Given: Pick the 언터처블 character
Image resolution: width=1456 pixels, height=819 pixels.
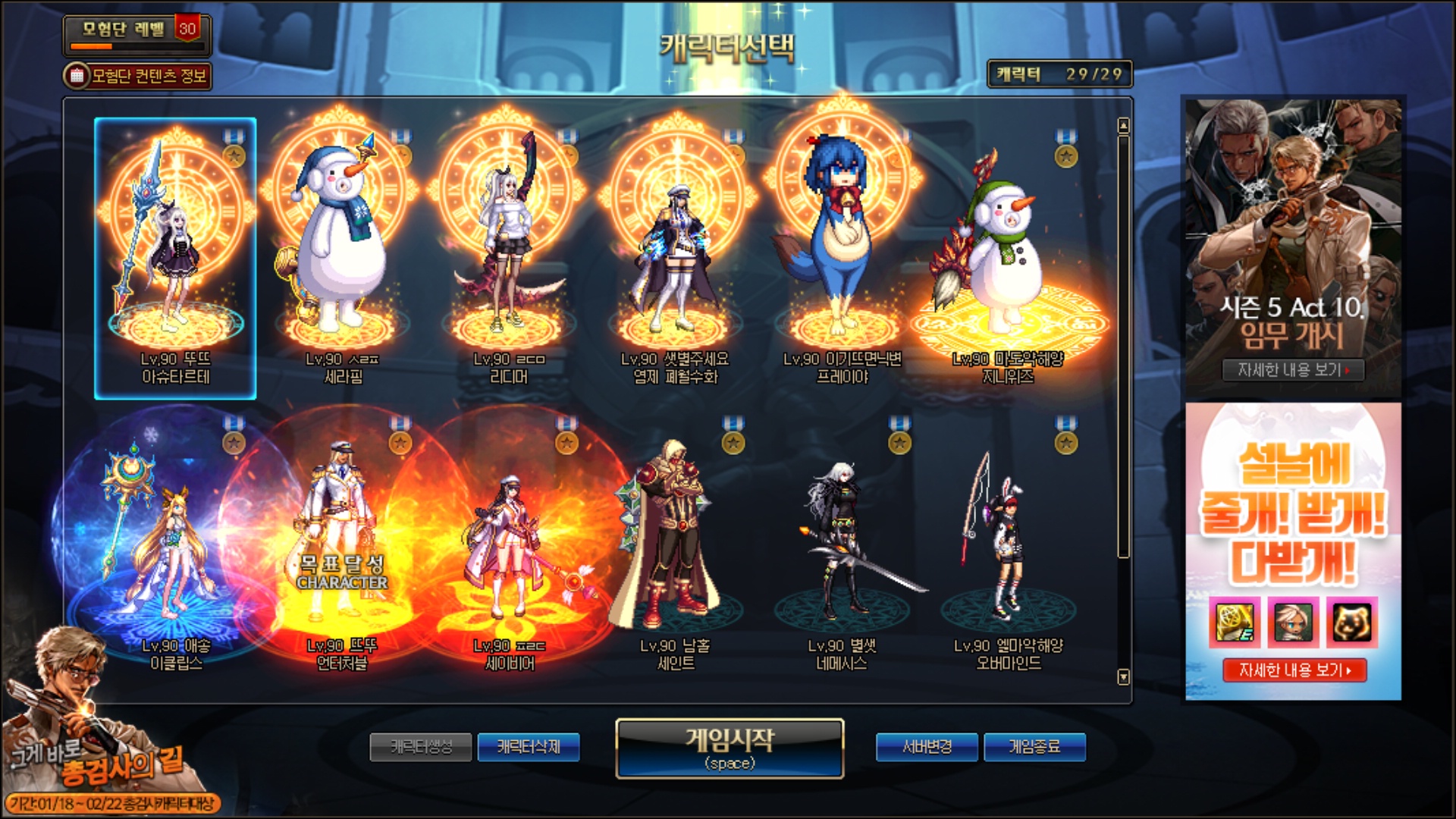Looking at the screenshot, I should click(x=342, y=546).
